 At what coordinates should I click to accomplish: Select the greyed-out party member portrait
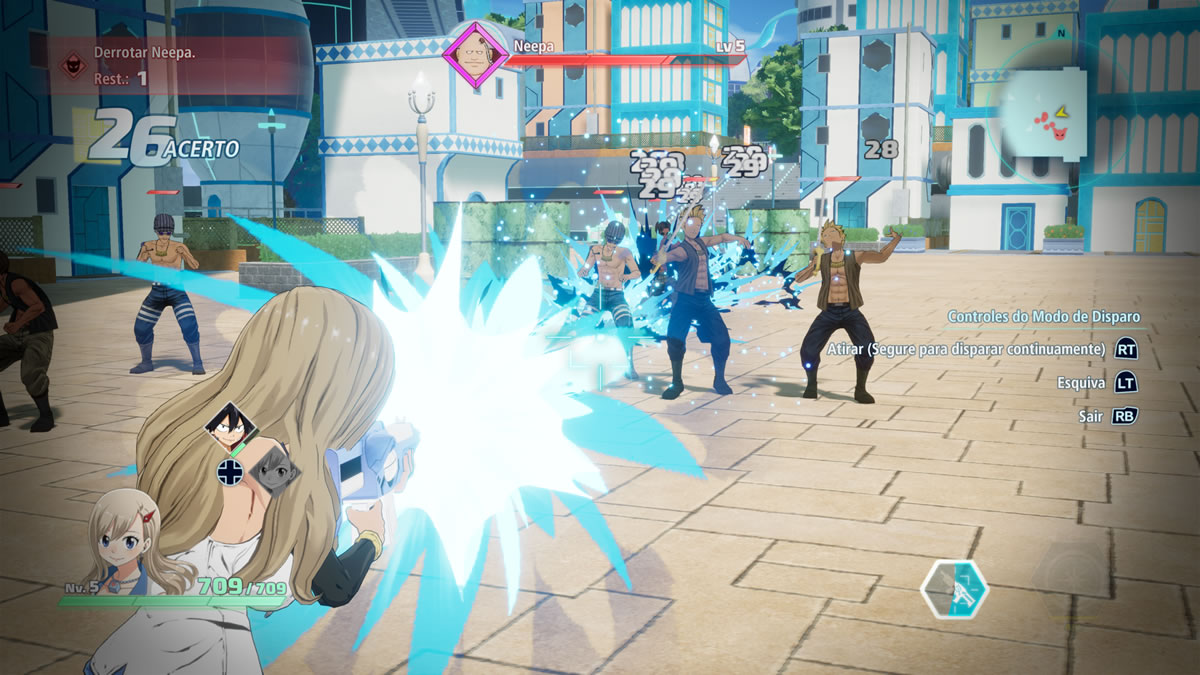[x=270, y=467]
